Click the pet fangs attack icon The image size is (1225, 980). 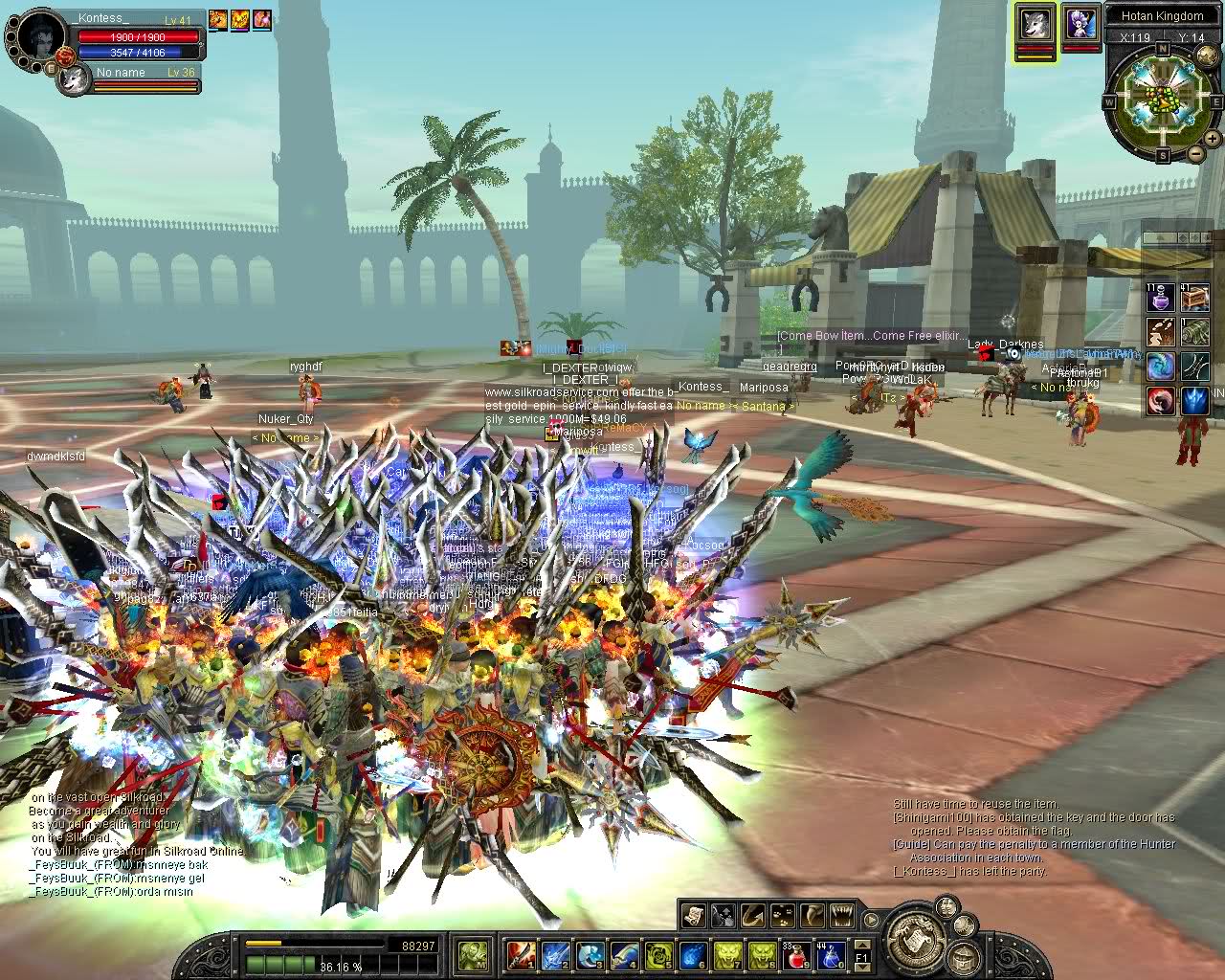(842, 916)
